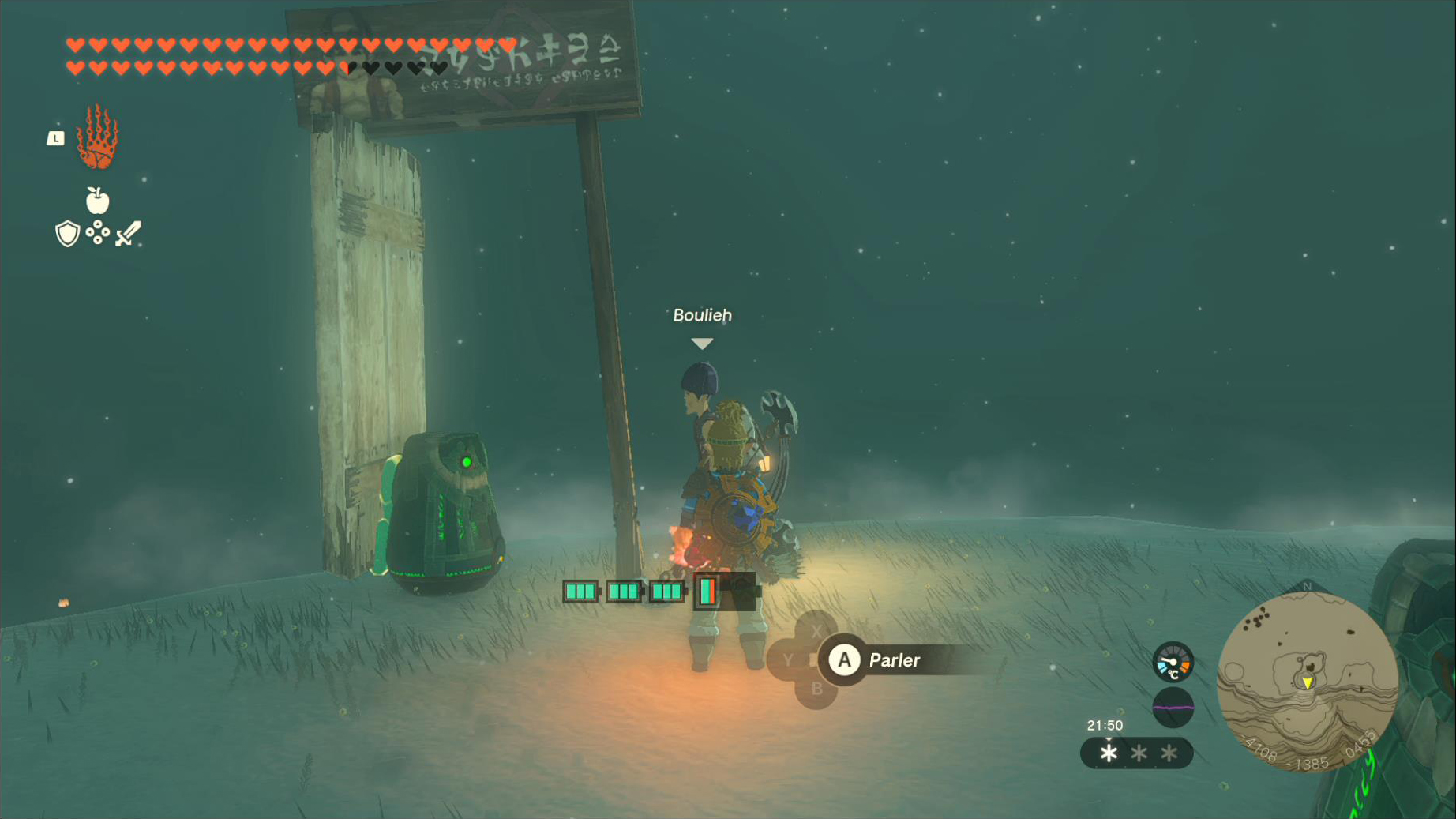Open the sword weapon quick-select icon
Viewport: 1456px width, 819px height.
click(128, 234)
